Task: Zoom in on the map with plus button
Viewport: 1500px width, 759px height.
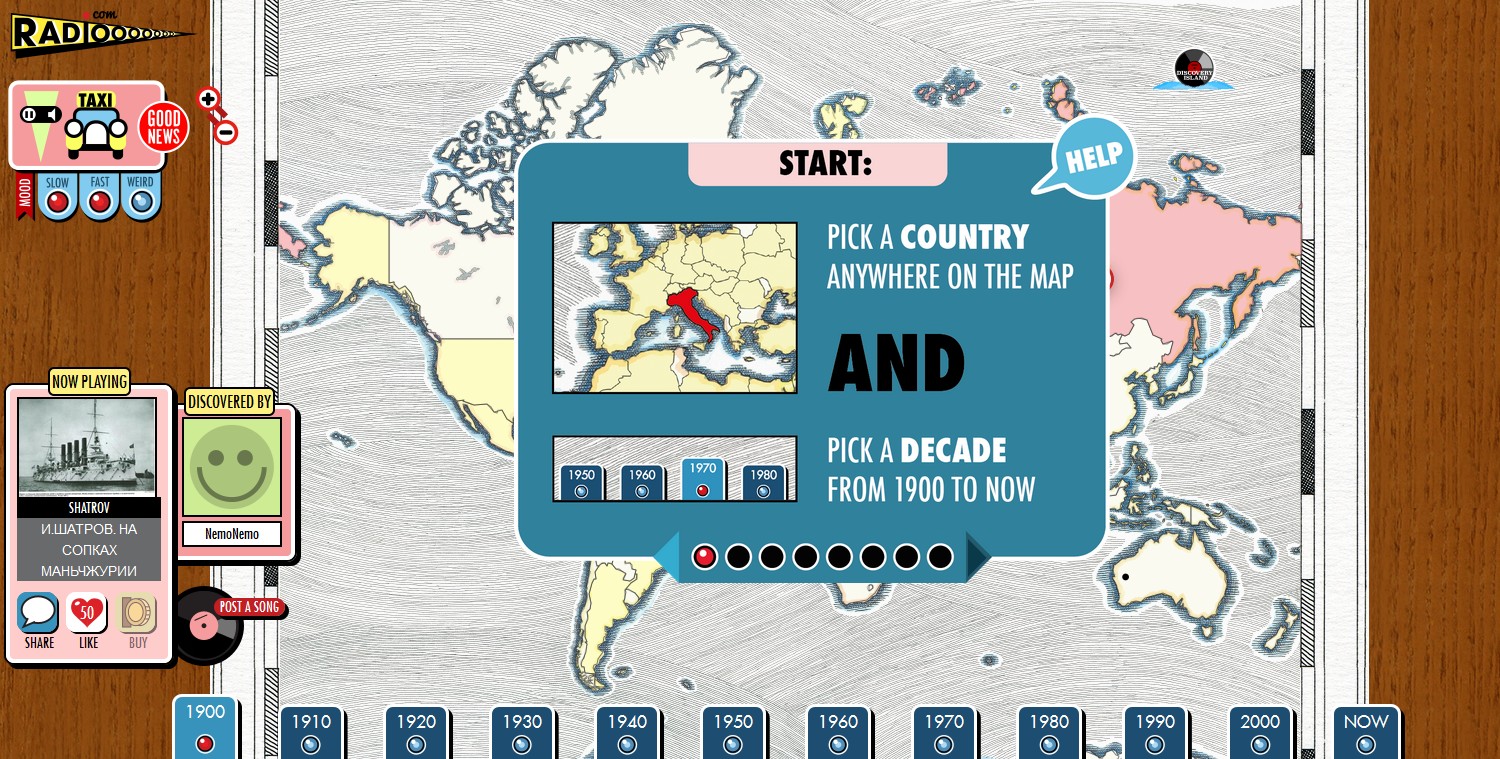Action: (208, 99)
